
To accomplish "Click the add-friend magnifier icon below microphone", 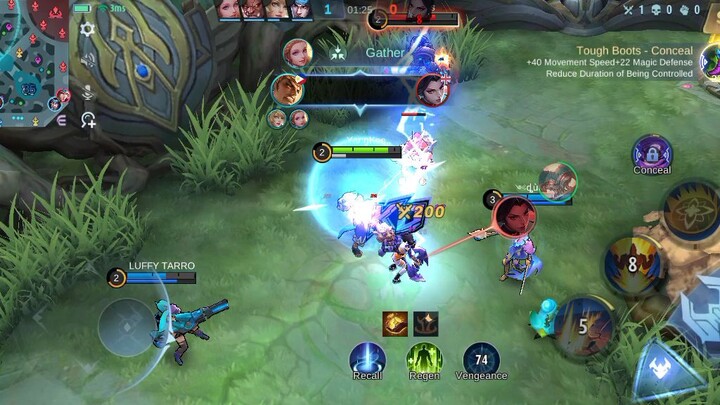I will 88,120.
